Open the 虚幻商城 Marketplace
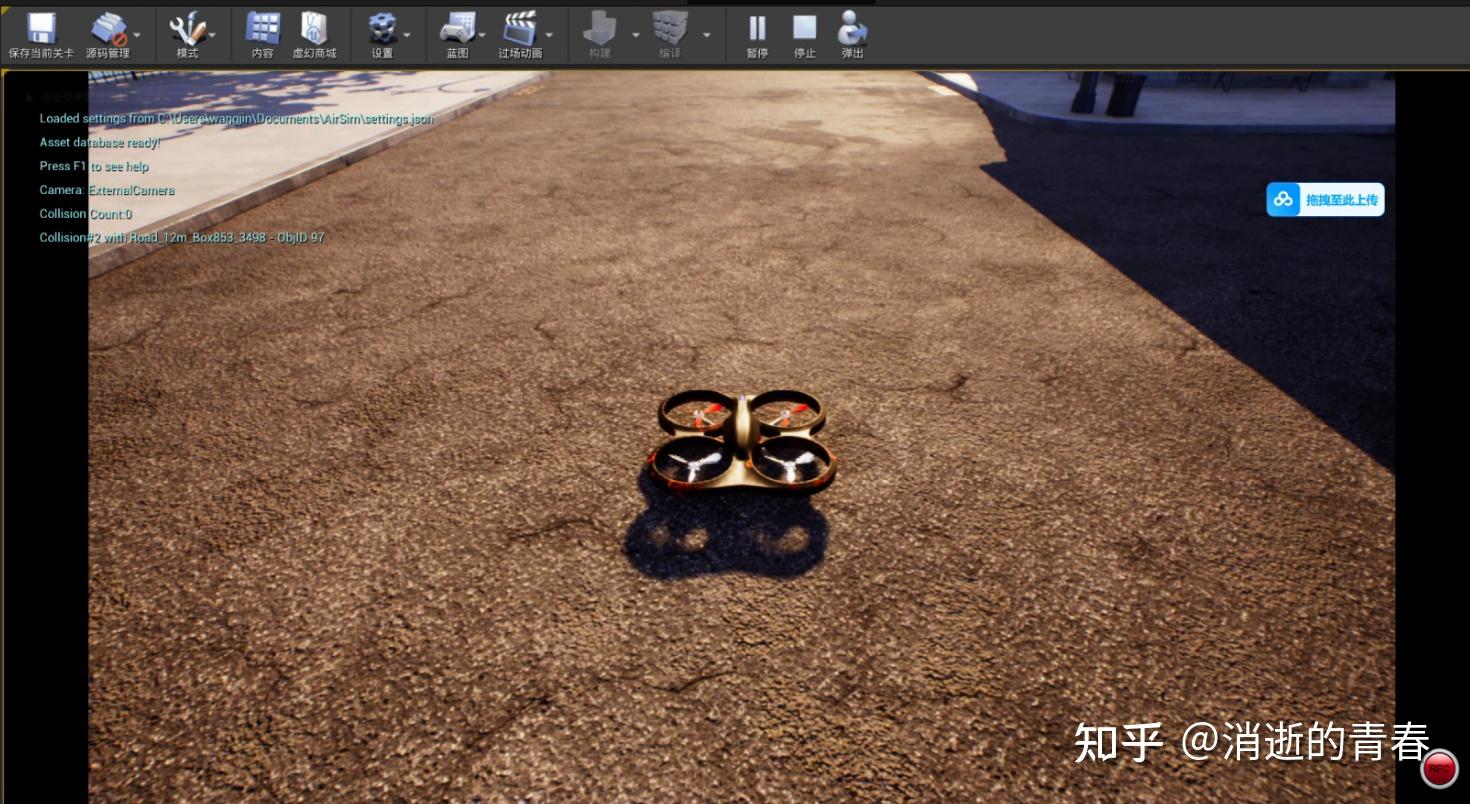This screenshot has height=804, width=1470. (316, 27)
